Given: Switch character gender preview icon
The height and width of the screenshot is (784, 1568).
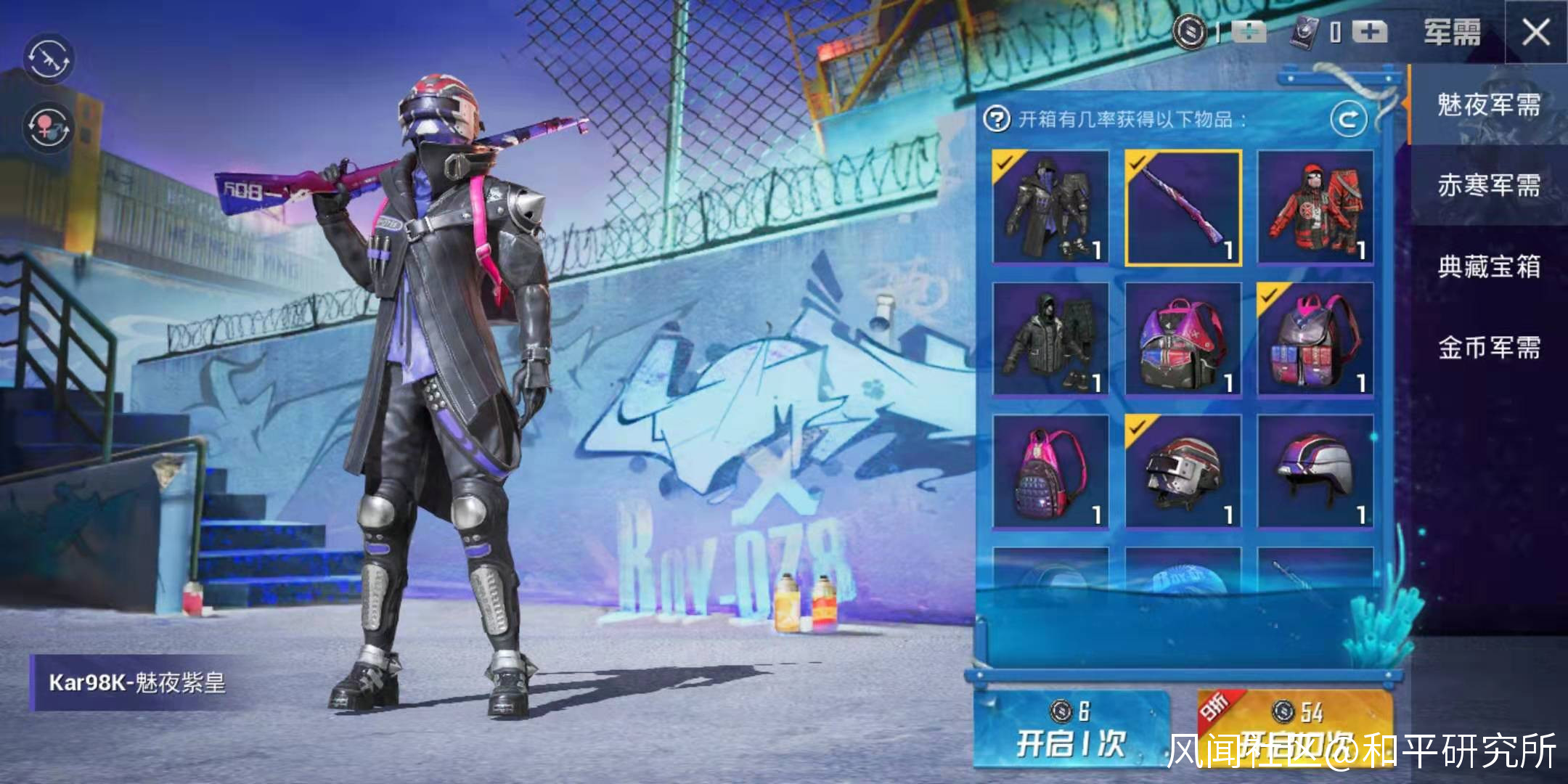Looking at the screenshot, I should (x=49, y=126).
